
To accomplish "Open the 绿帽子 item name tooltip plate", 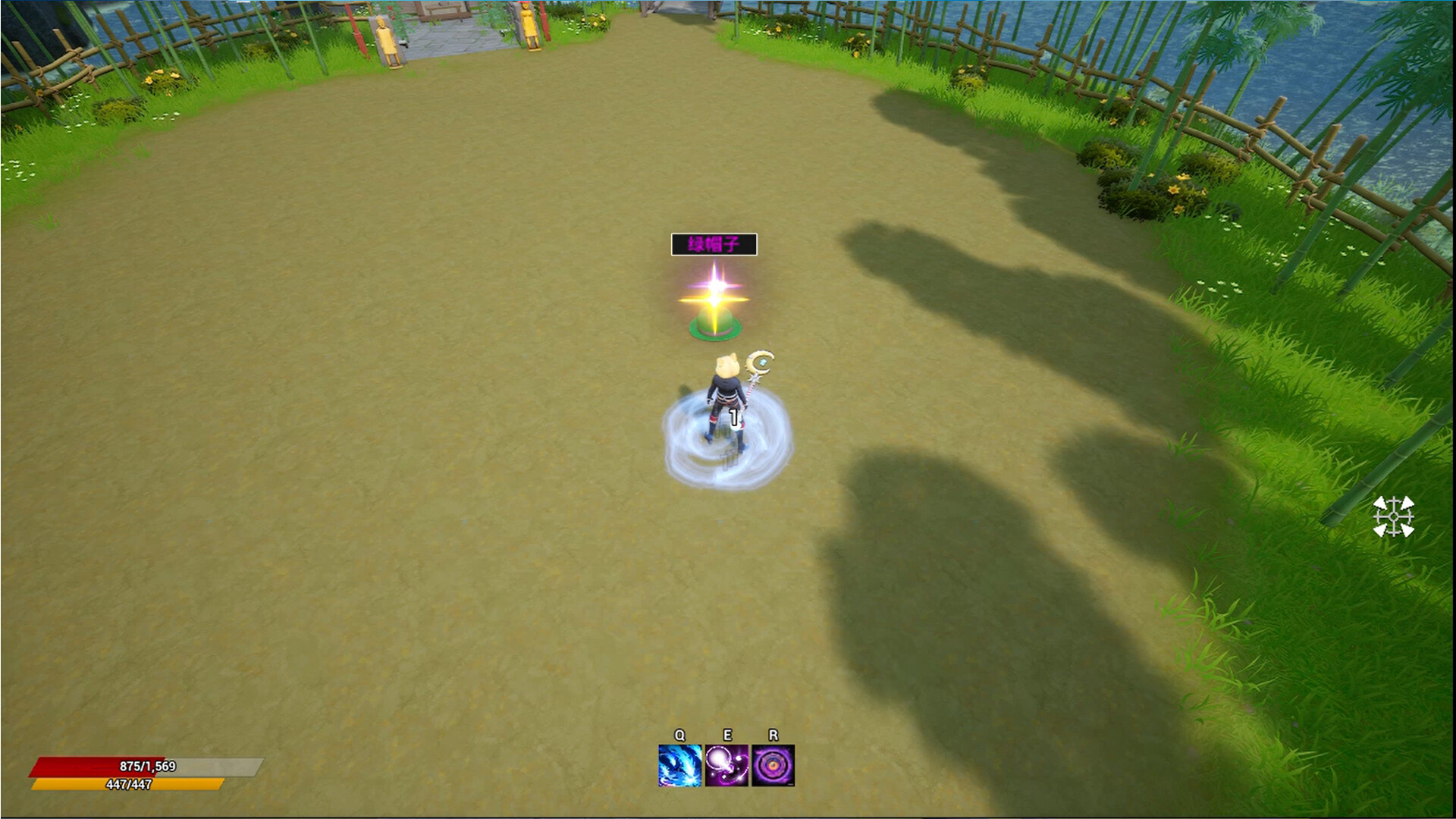I will (714, 244).
